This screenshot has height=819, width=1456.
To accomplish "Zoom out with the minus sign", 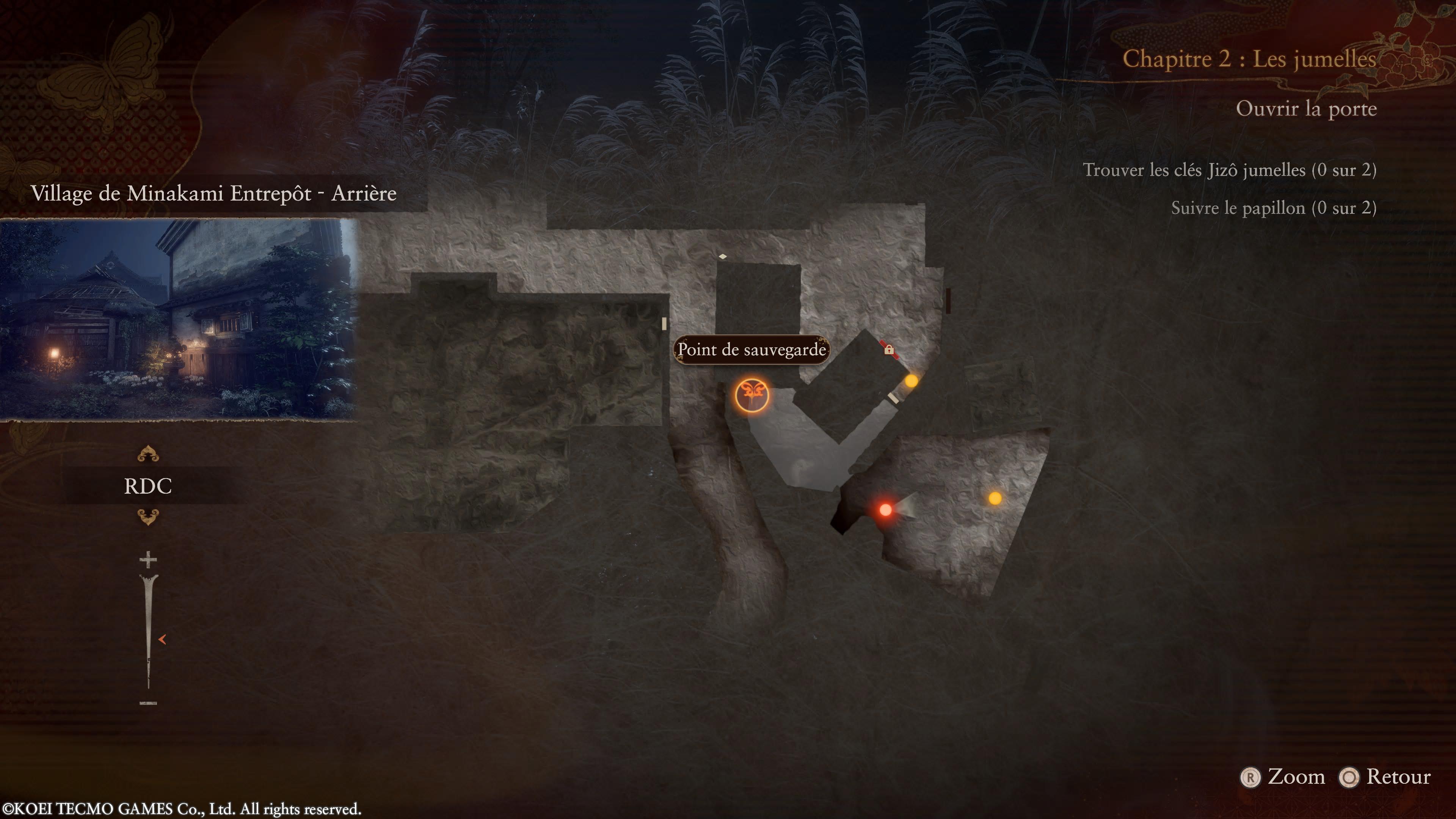I will click(x=148, y=703).
